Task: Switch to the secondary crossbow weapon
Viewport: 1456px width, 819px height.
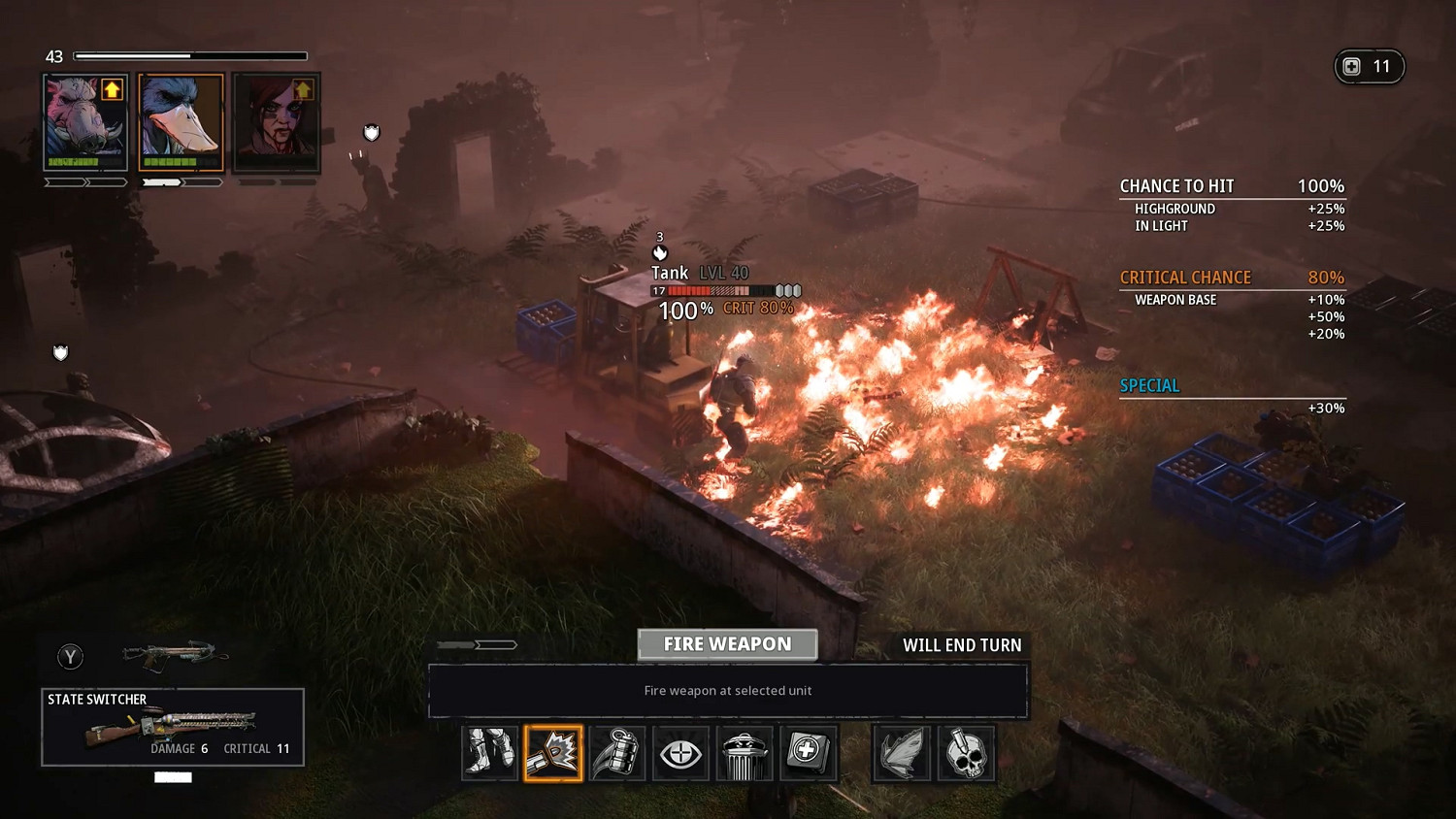Action: pyautogui.click(x=175, y=656)
